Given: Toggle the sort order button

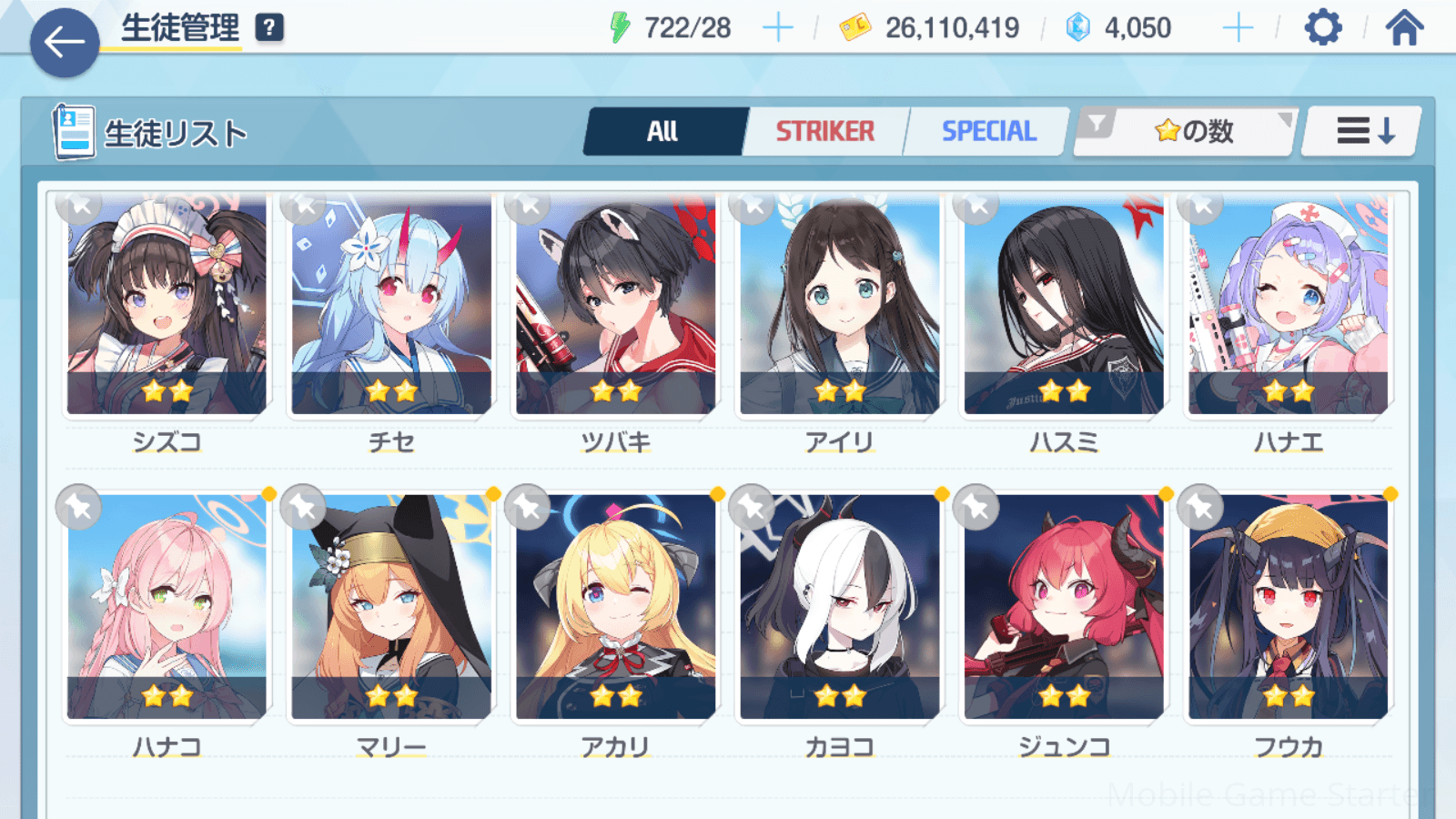Looking at the screenshot, I should click(x=1363, y=132).
